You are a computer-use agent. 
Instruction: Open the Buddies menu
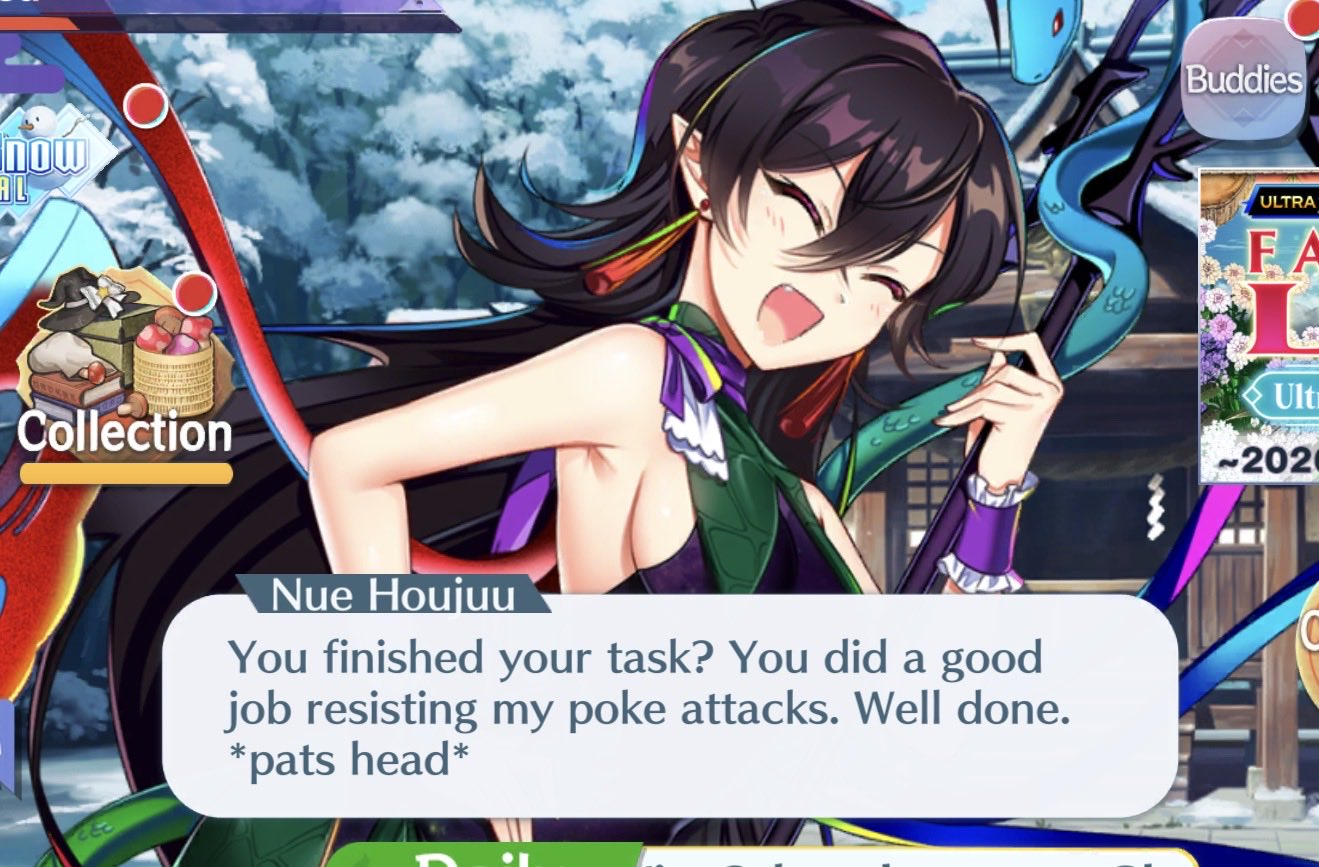click(x=1244, y=80)
